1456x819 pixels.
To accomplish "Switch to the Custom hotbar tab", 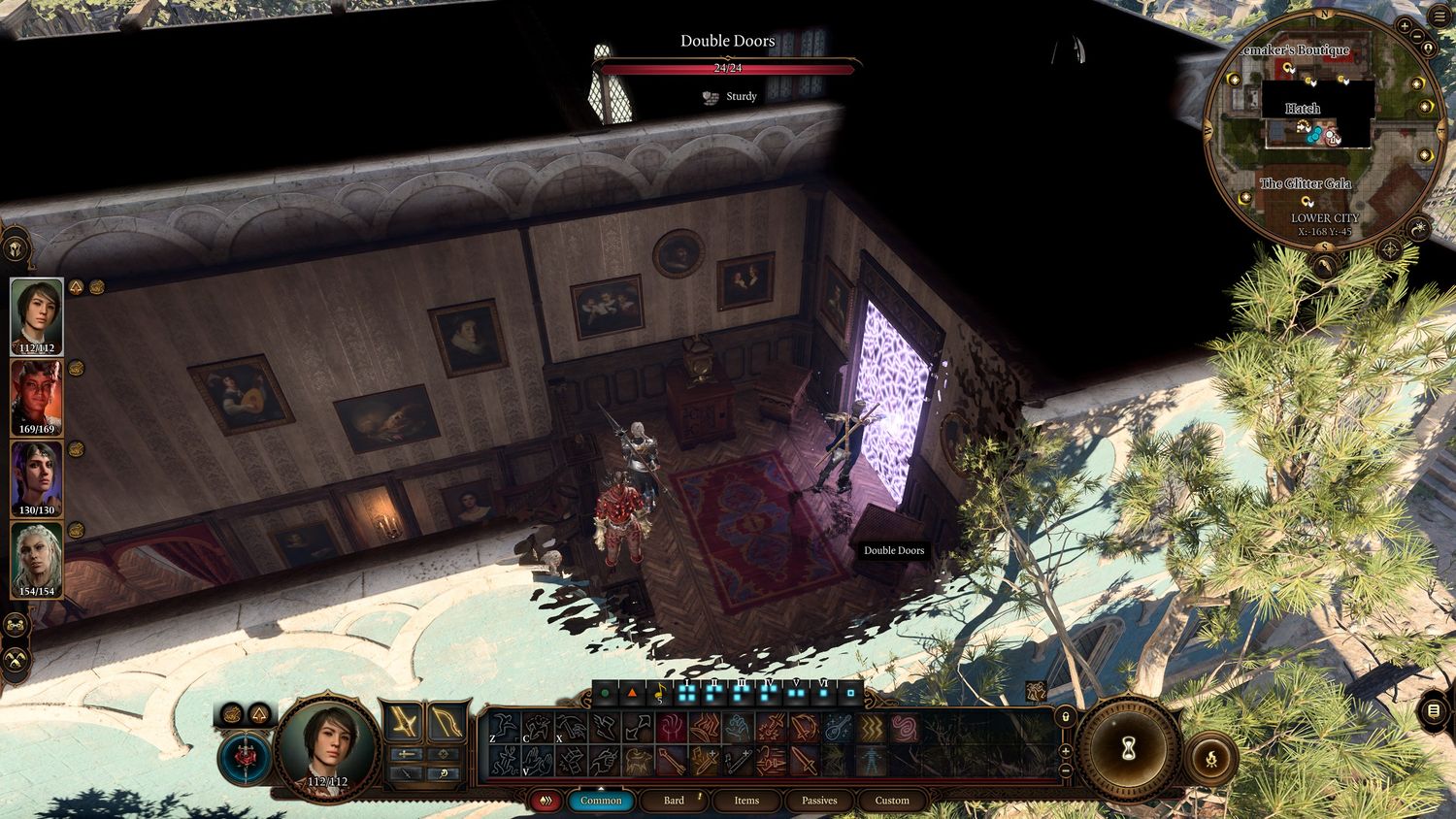I will [x=892, y=801].
